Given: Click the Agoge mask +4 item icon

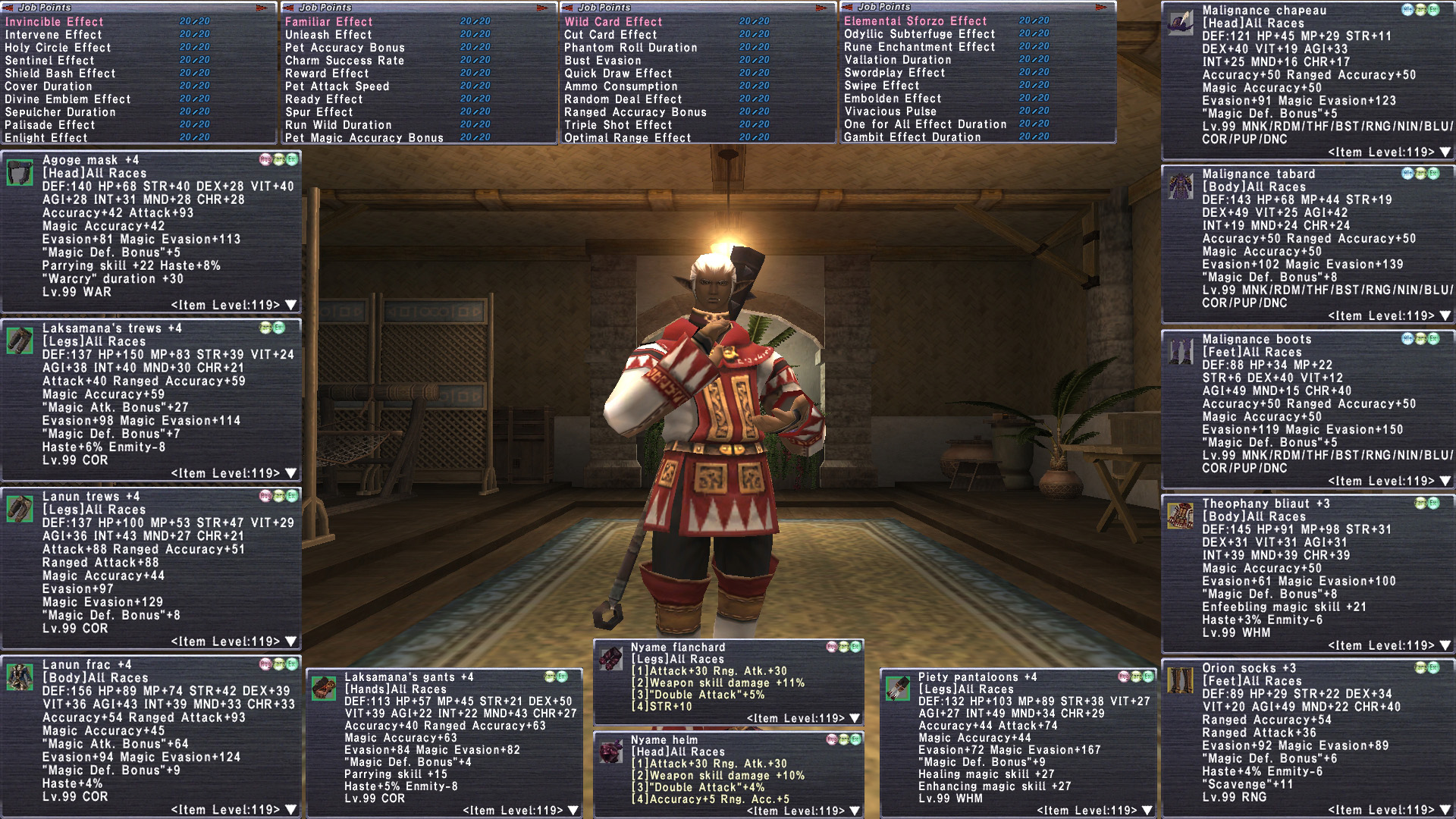Looking at the screenshot, I should [x=20, y=173].
